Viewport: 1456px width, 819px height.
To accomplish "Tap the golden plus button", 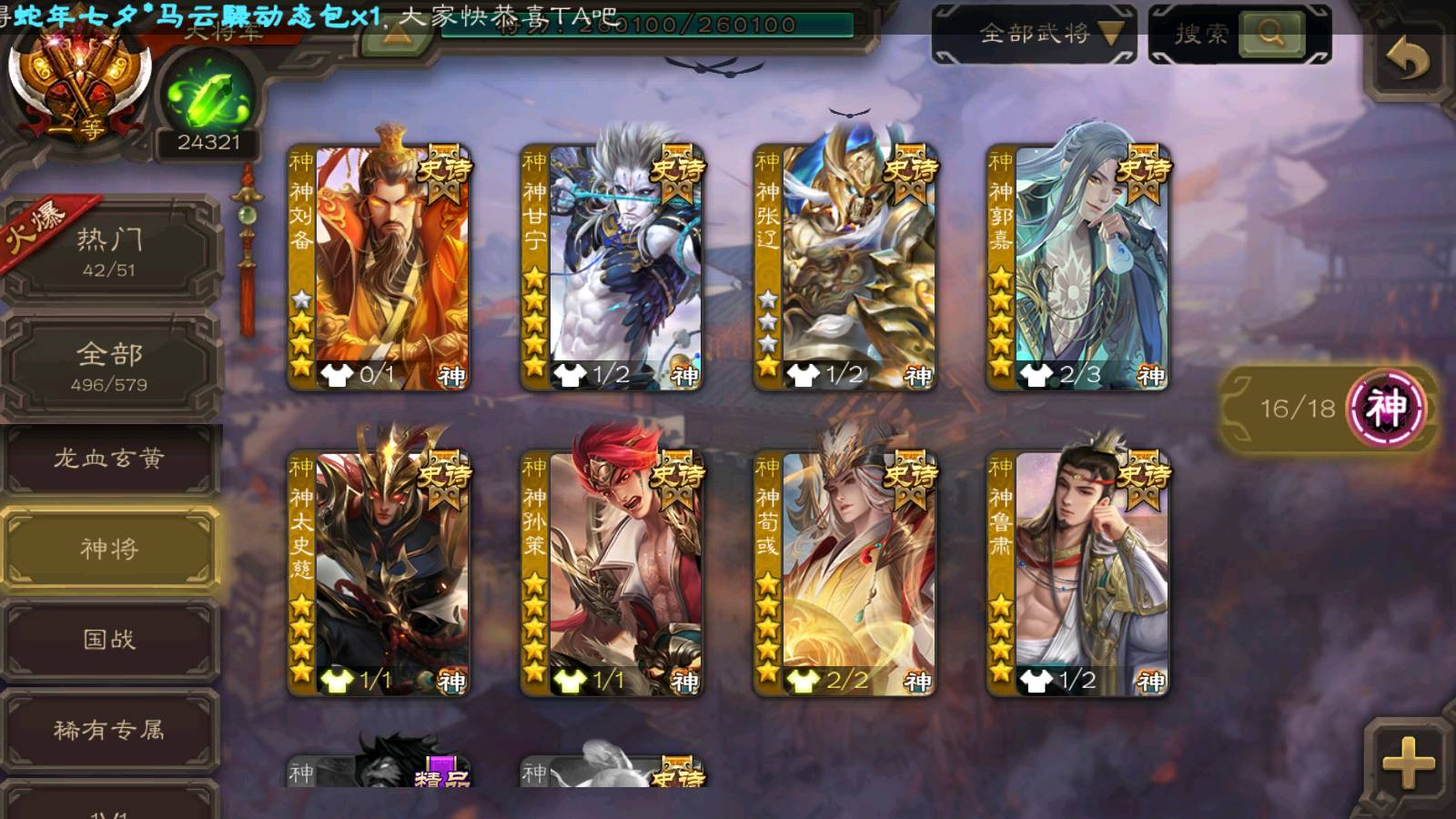I will tap(1408, 763).
